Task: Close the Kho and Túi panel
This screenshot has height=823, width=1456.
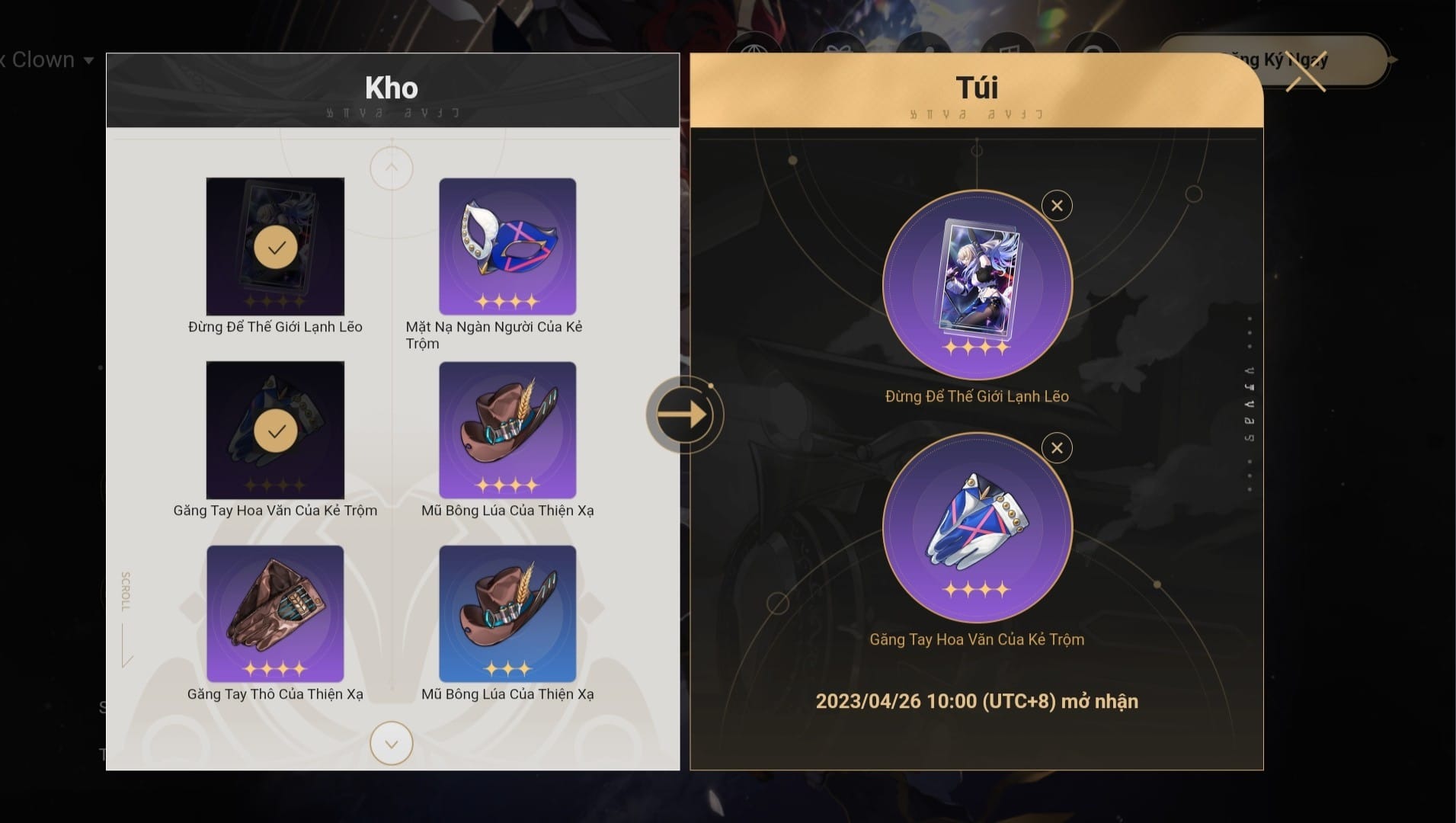Action: 1306,72
